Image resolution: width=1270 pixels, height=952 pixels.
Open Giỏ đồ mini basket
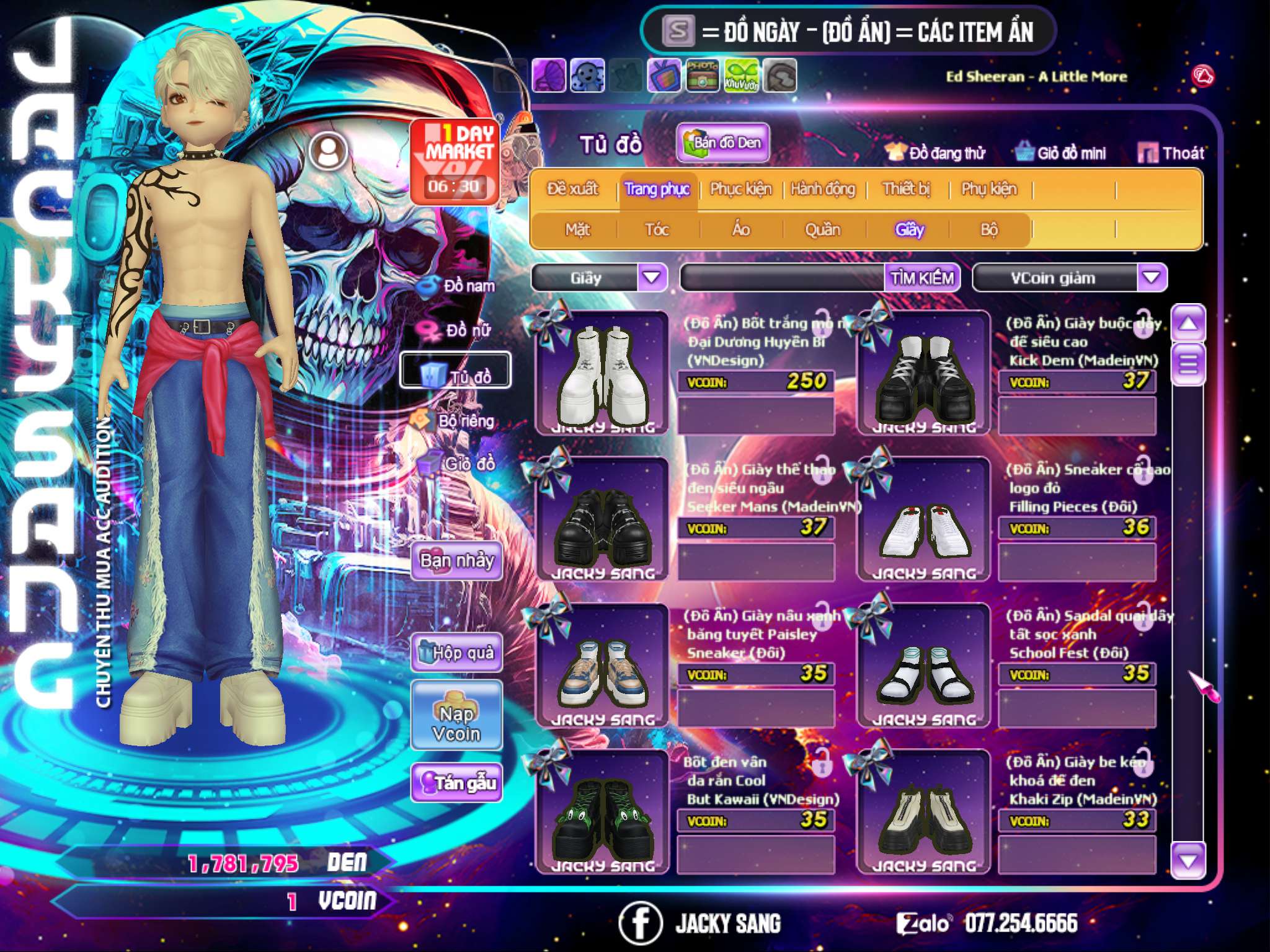click(x=1060, y=153)
